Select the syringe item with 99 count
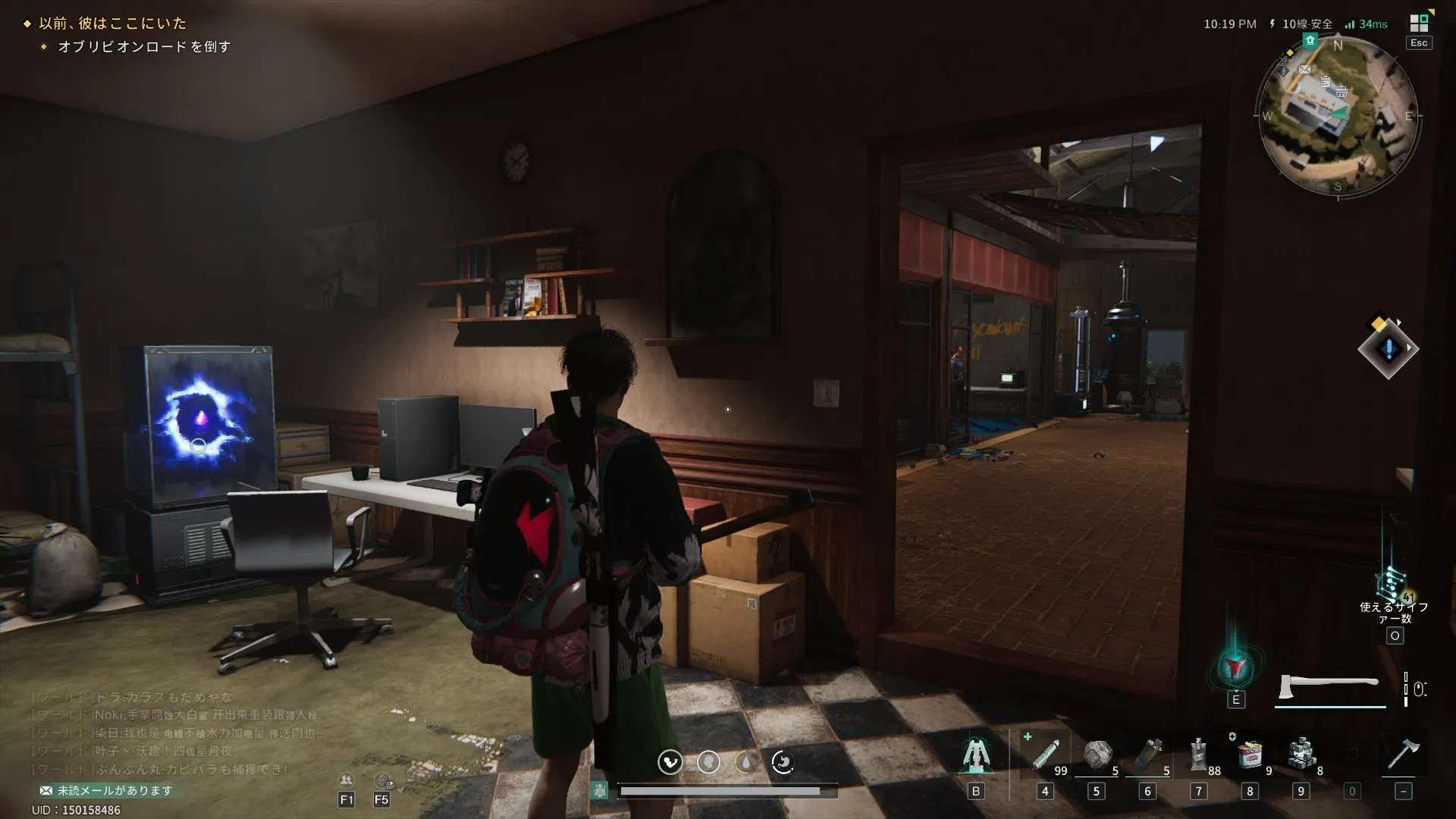The image size is (1456, 819). [1045, 755]
